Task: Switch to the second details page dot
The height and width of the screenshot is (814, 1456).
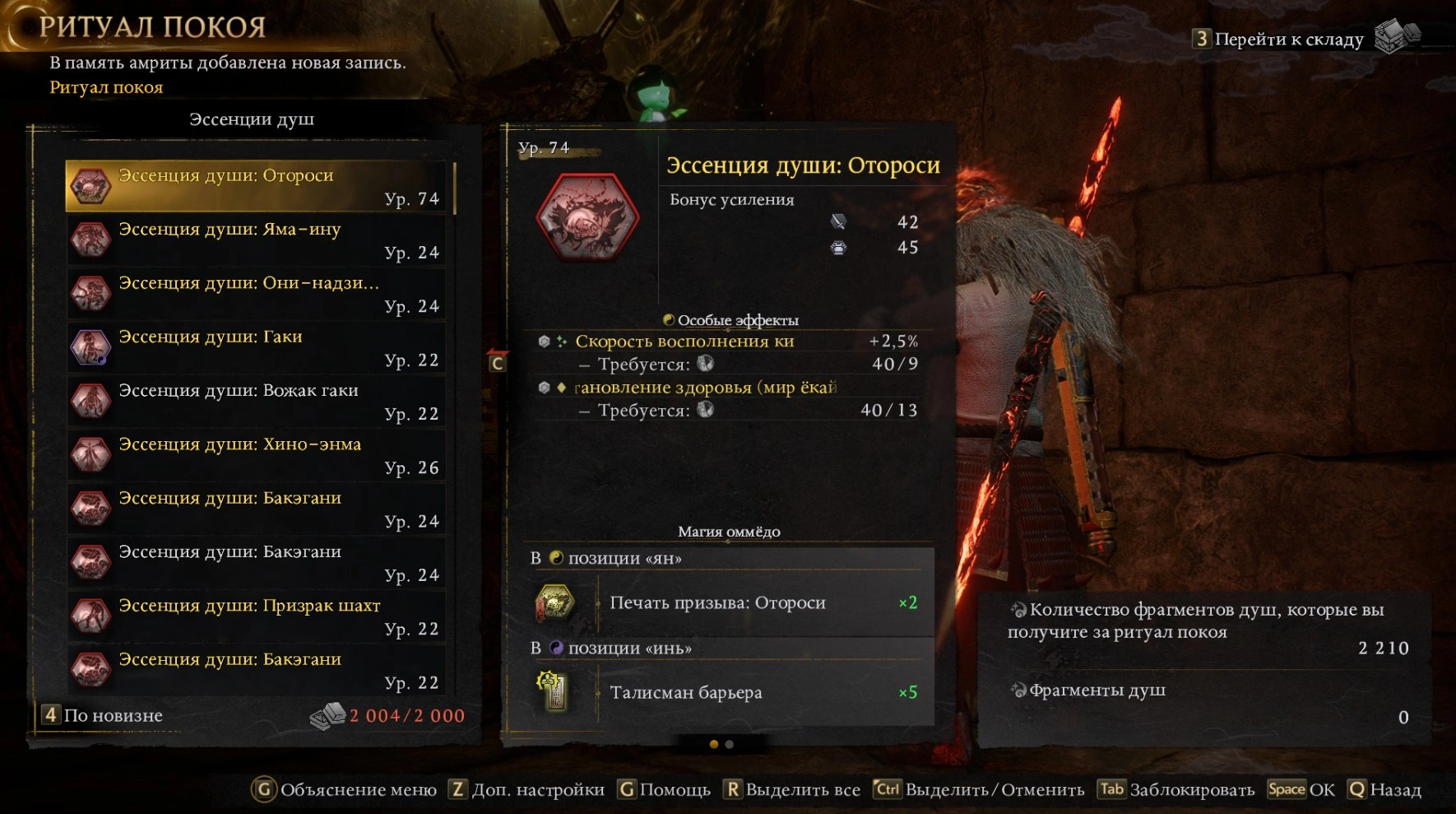Action: (730, 745)
